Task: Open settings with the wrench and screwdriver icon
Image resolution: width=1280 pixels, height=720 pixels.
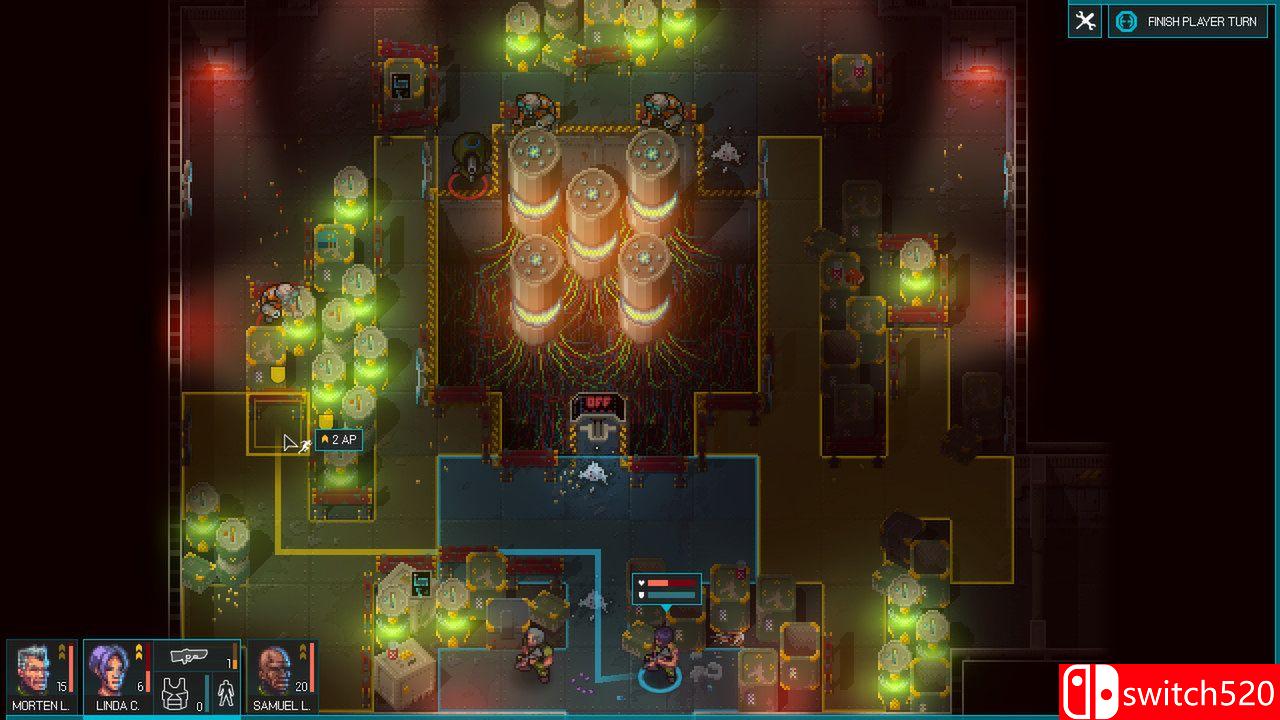Action: click(1084, 20)
